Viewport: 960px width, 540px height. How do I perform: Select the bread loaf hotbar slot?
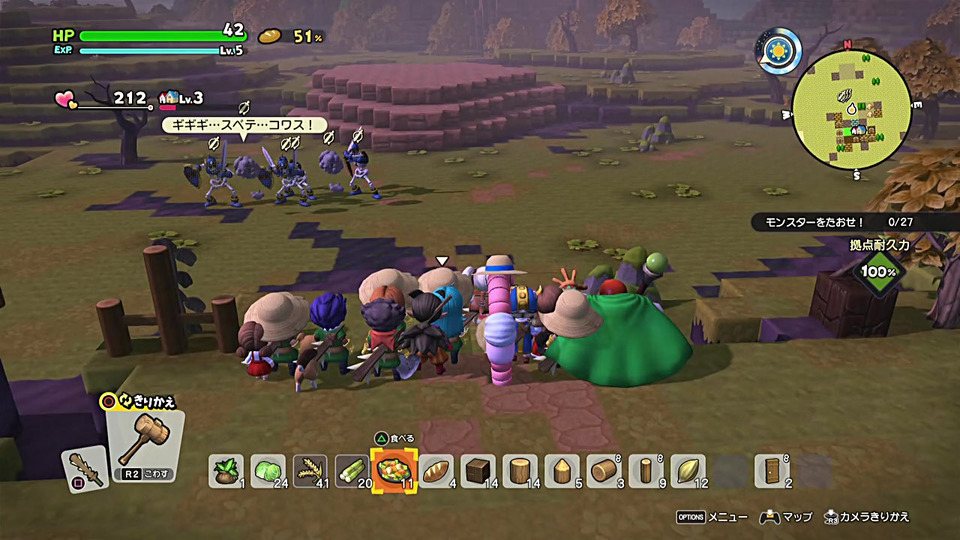[435, 470]
